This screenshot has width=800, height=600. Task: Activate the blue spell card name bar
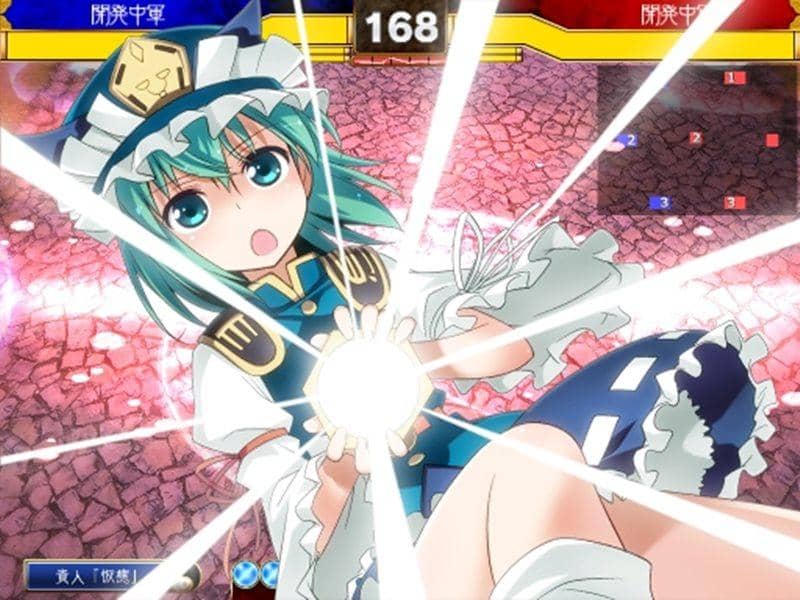pyautogui.click(x=98, y=575)
